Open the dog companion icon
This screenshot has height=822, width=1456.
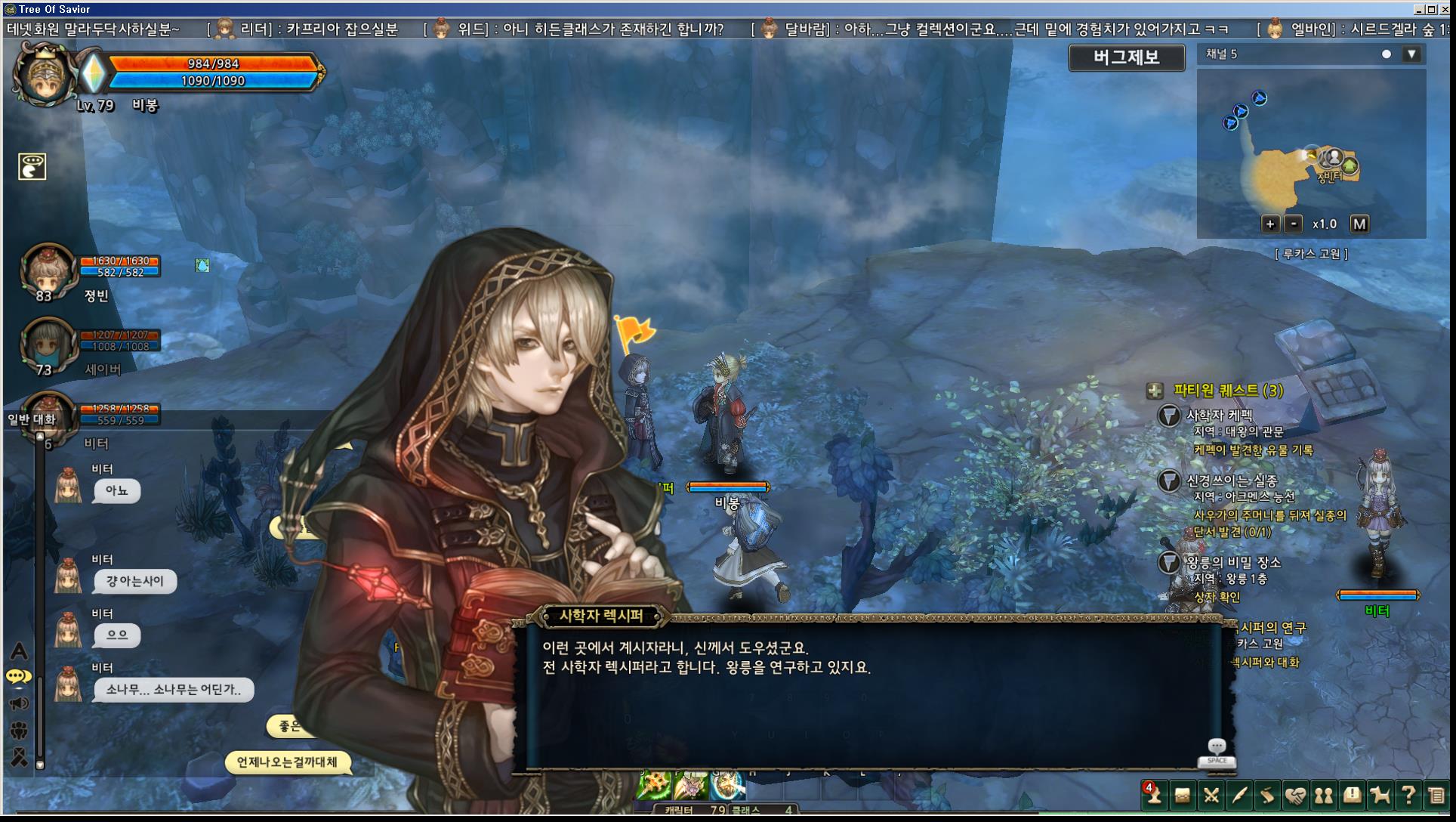[x=1380, y=796]
